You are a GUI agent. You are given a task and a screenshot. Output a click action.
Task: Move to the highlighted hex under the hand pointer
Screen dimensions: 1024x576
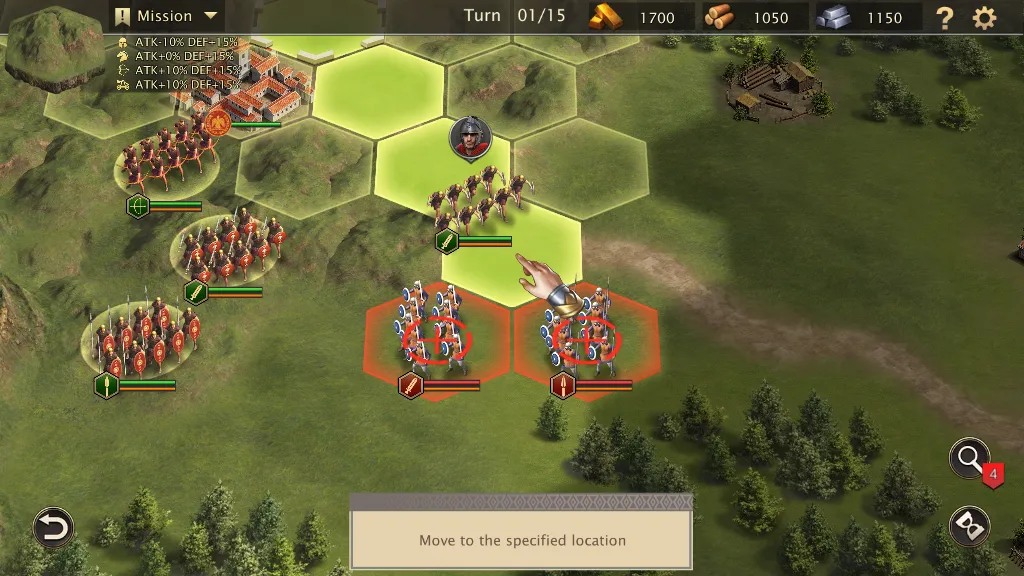511,258
